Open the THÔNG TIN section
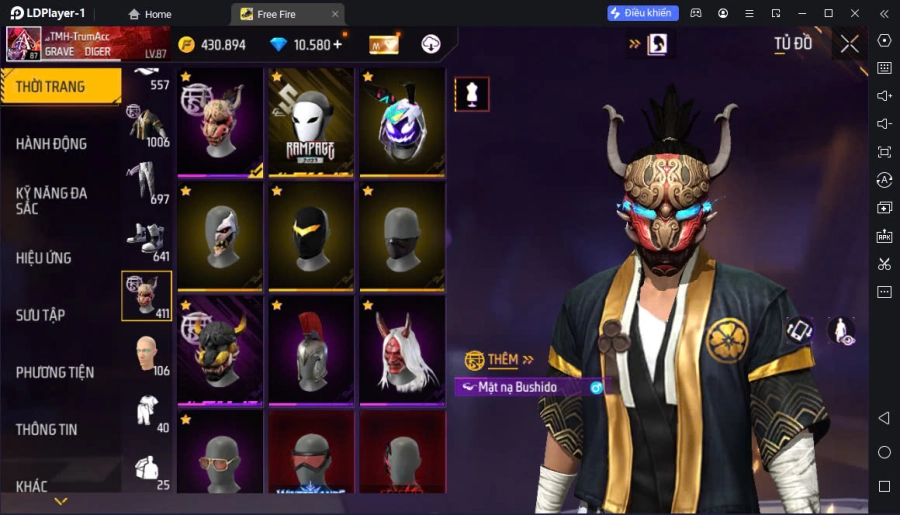Image resolution: width=900 pixels, height=515 pixels. pos(47,429)
